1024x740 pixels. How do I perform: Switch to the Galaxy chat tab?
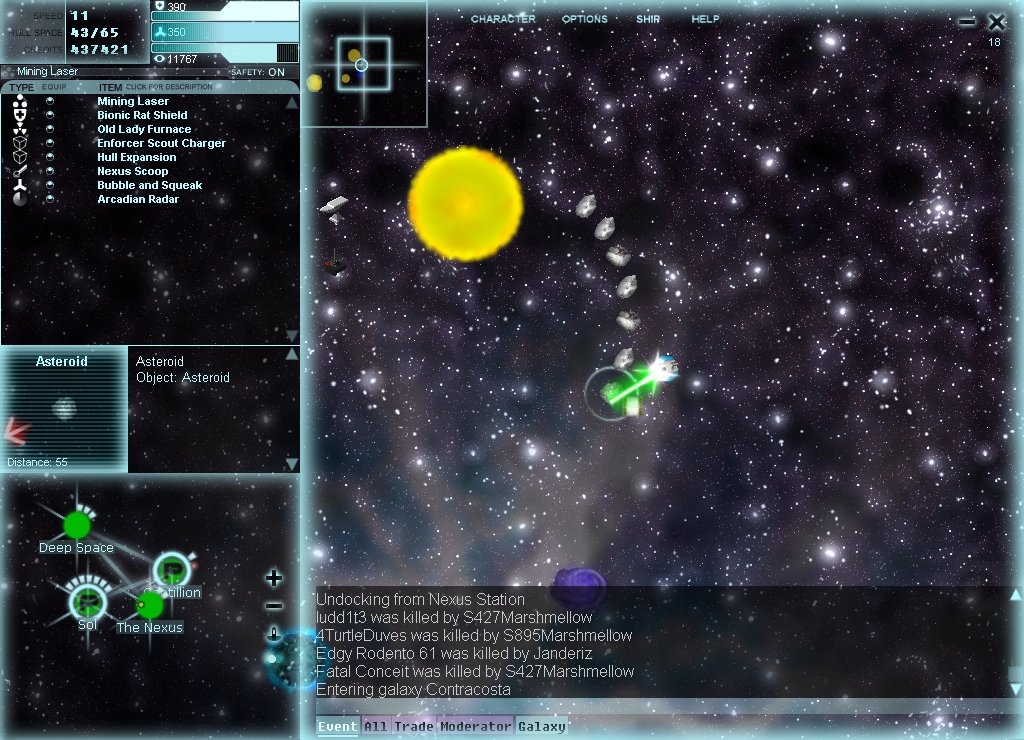(x=541, y=727)
